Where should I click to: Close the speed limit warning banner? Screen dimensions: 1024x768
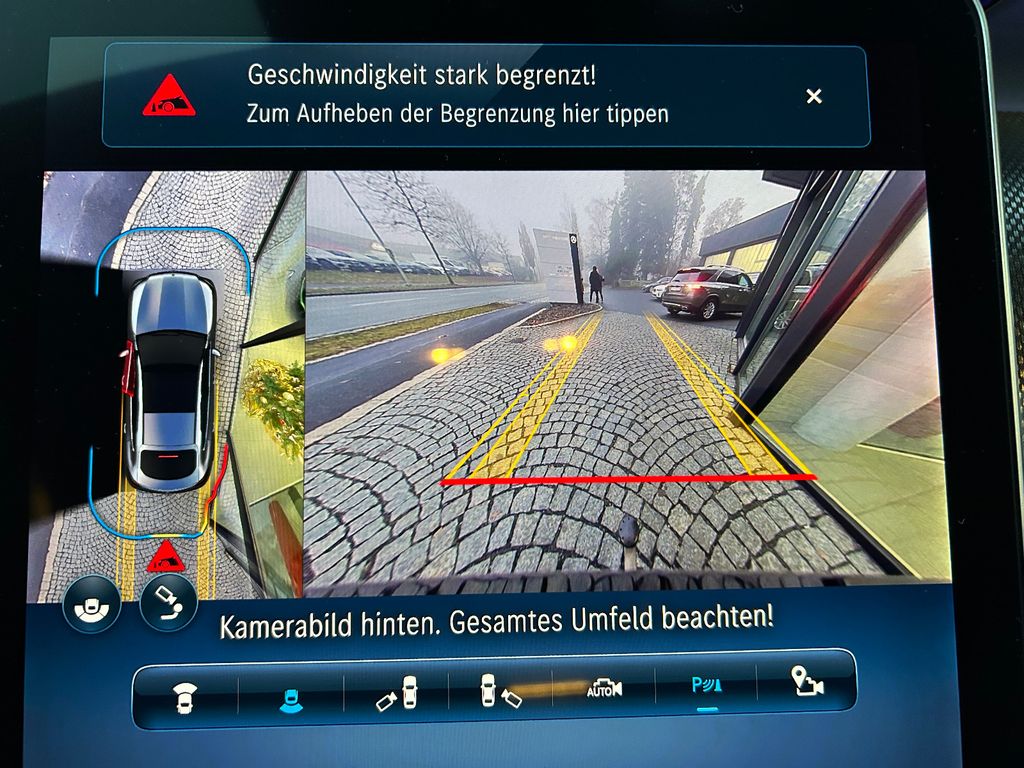click(814, 96)
